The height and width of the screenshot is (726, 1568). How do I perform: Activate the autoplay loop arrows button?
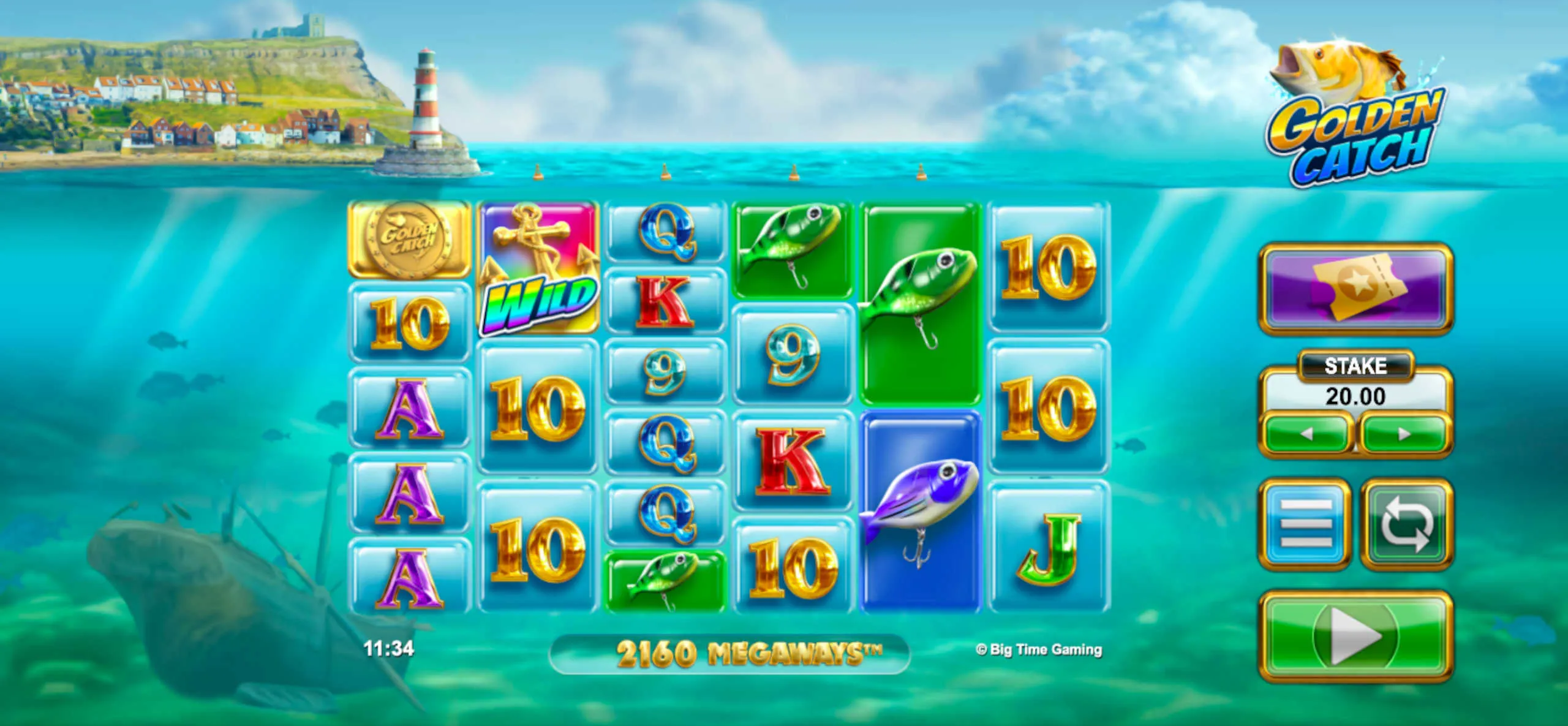pos(1406,524)
